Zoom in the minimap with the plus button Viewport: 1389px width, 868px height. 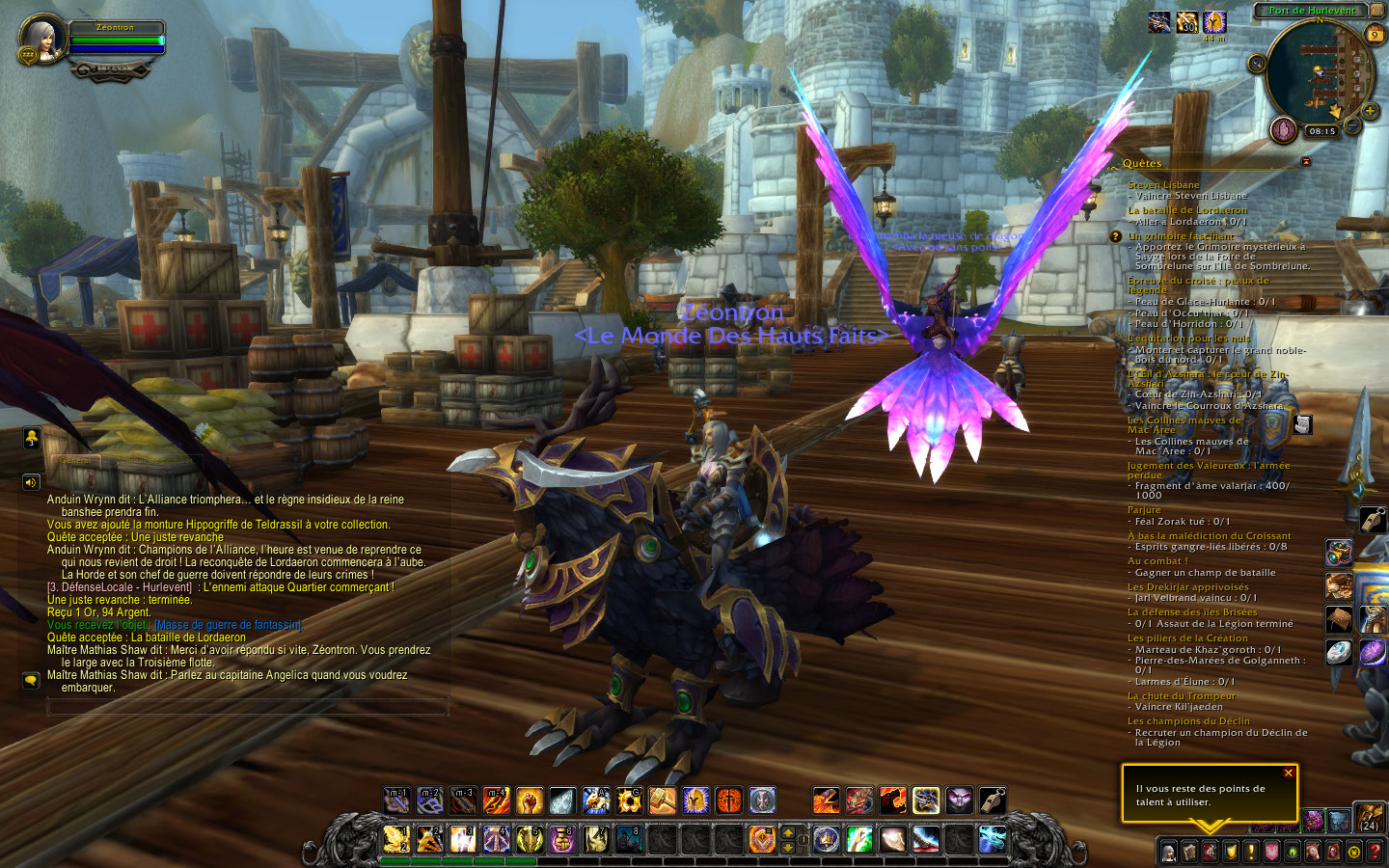pyautogui.click(x=1370, y=111)
